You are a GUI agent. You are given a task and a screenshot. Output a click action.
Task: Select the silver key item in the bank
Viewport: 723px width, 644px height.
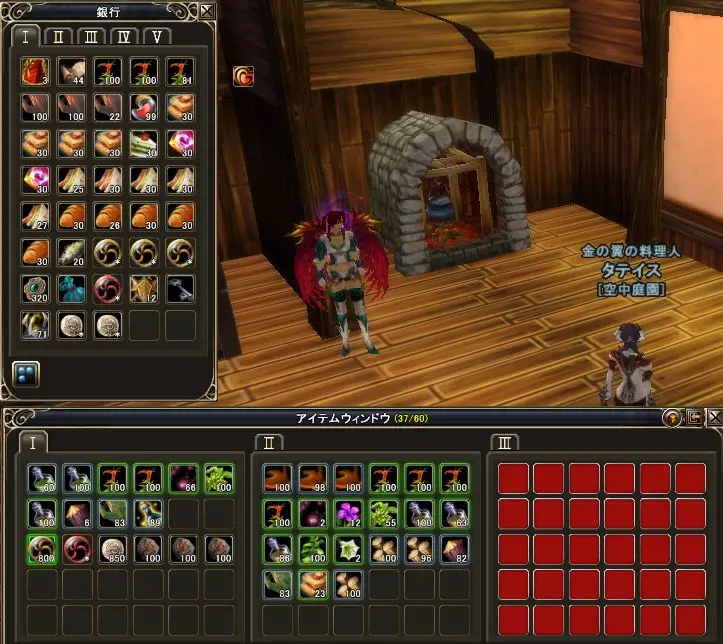coord(180,288)
